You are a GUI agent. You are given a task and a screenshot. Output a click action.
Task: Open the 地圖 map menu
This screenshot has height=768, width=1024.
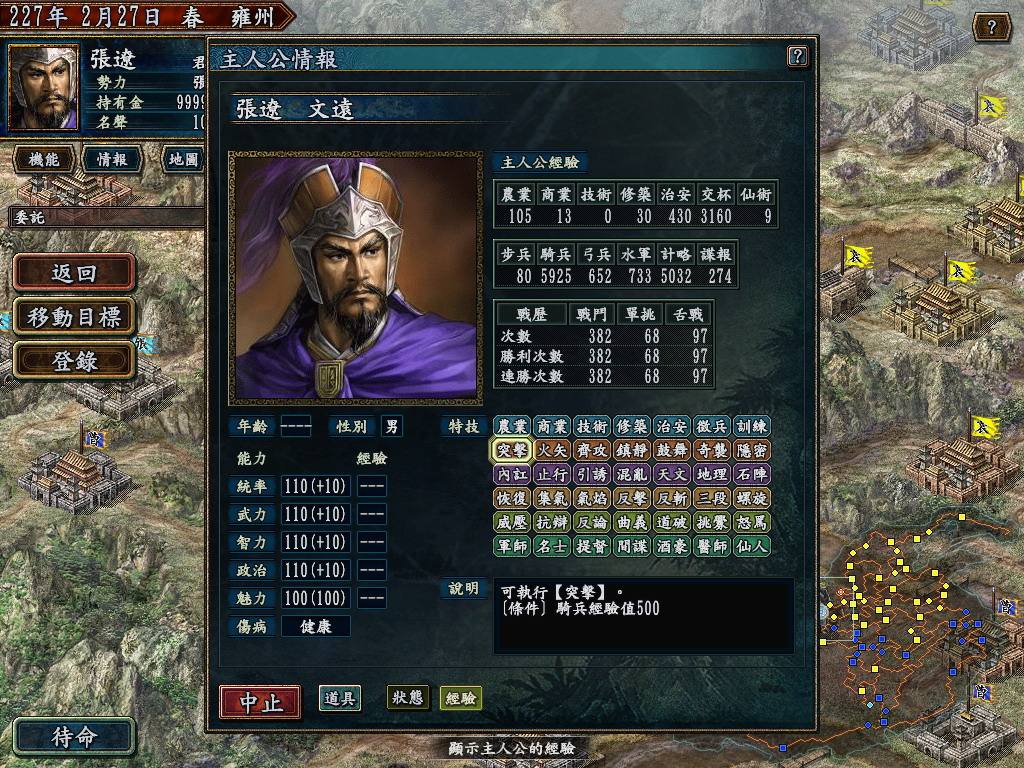182,159
